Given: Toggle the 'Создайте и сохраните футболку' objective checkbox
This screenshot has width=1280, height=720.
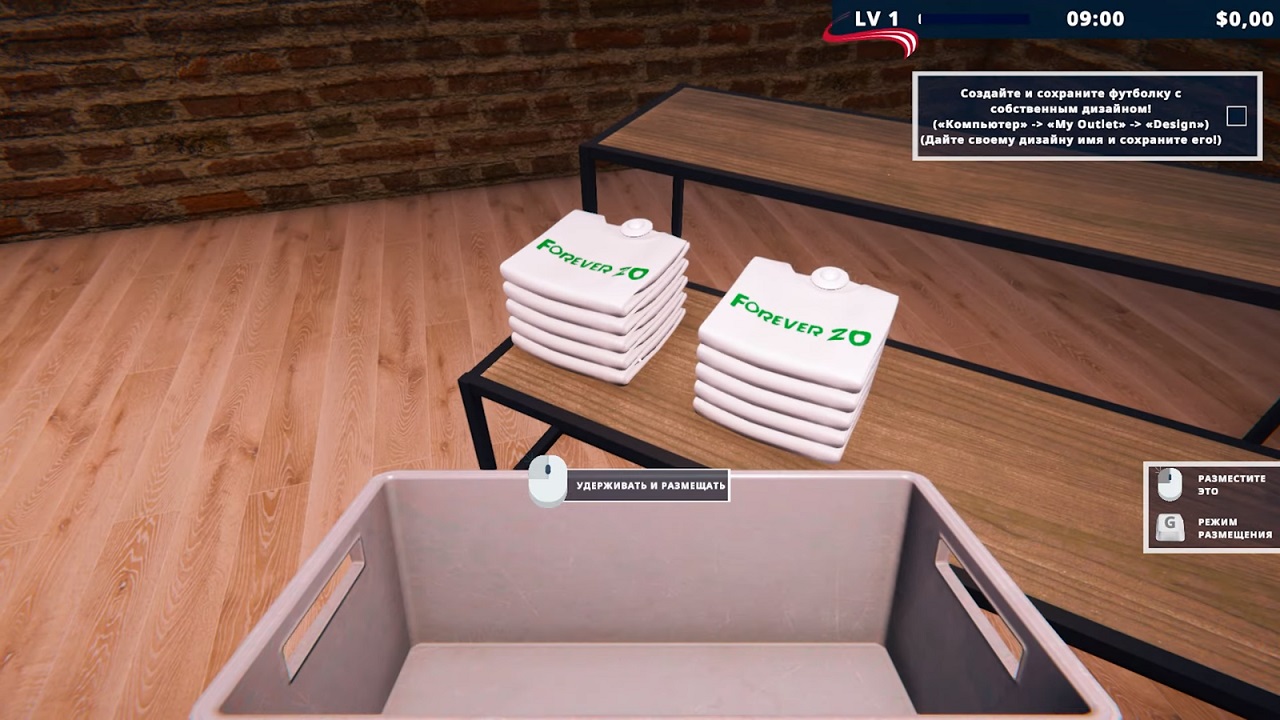Looking at the screenshot, I should pos(1235,116).
